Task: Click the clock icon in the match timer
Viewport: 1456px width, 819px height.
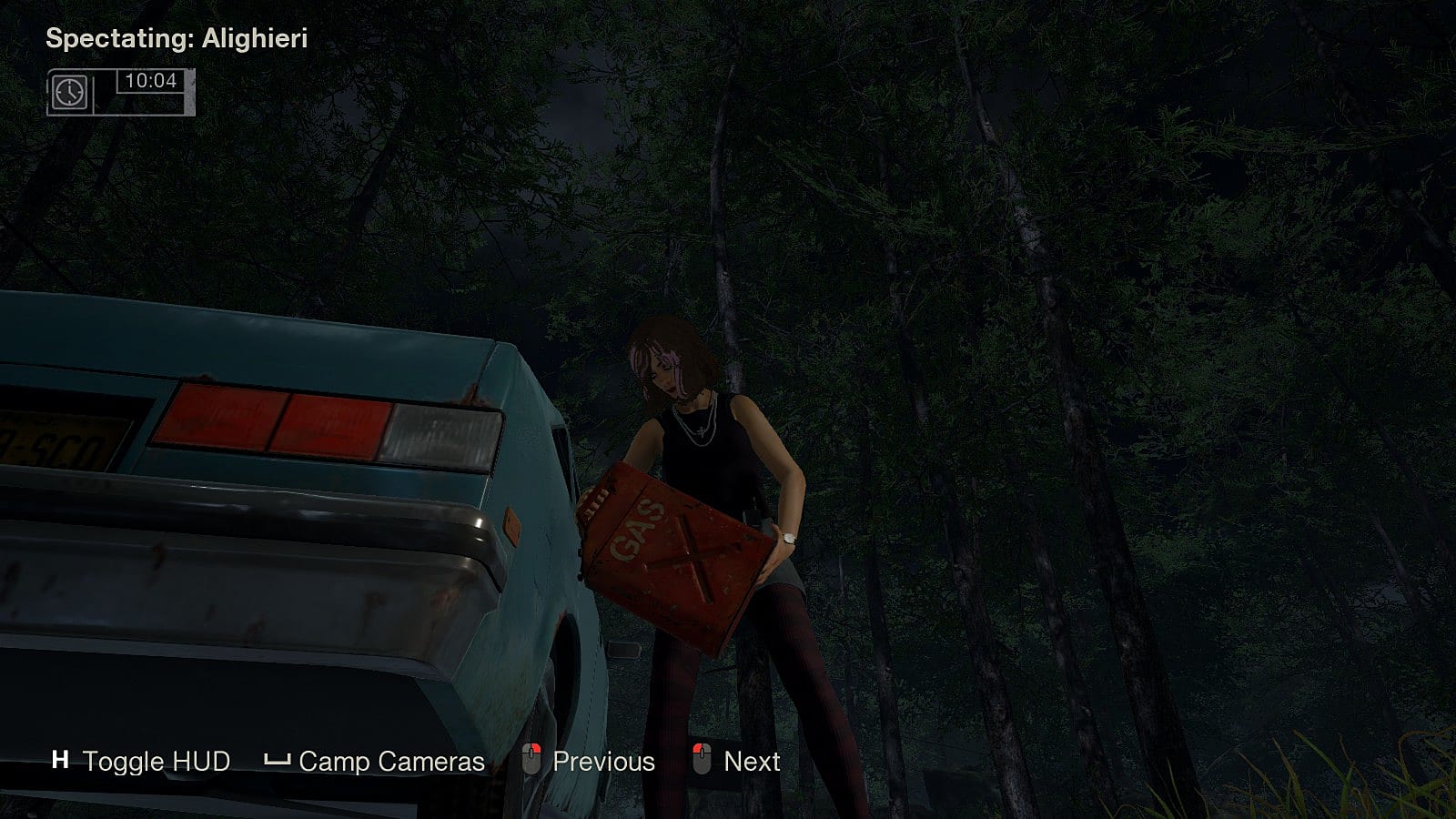Action: (x=69, y=92)
